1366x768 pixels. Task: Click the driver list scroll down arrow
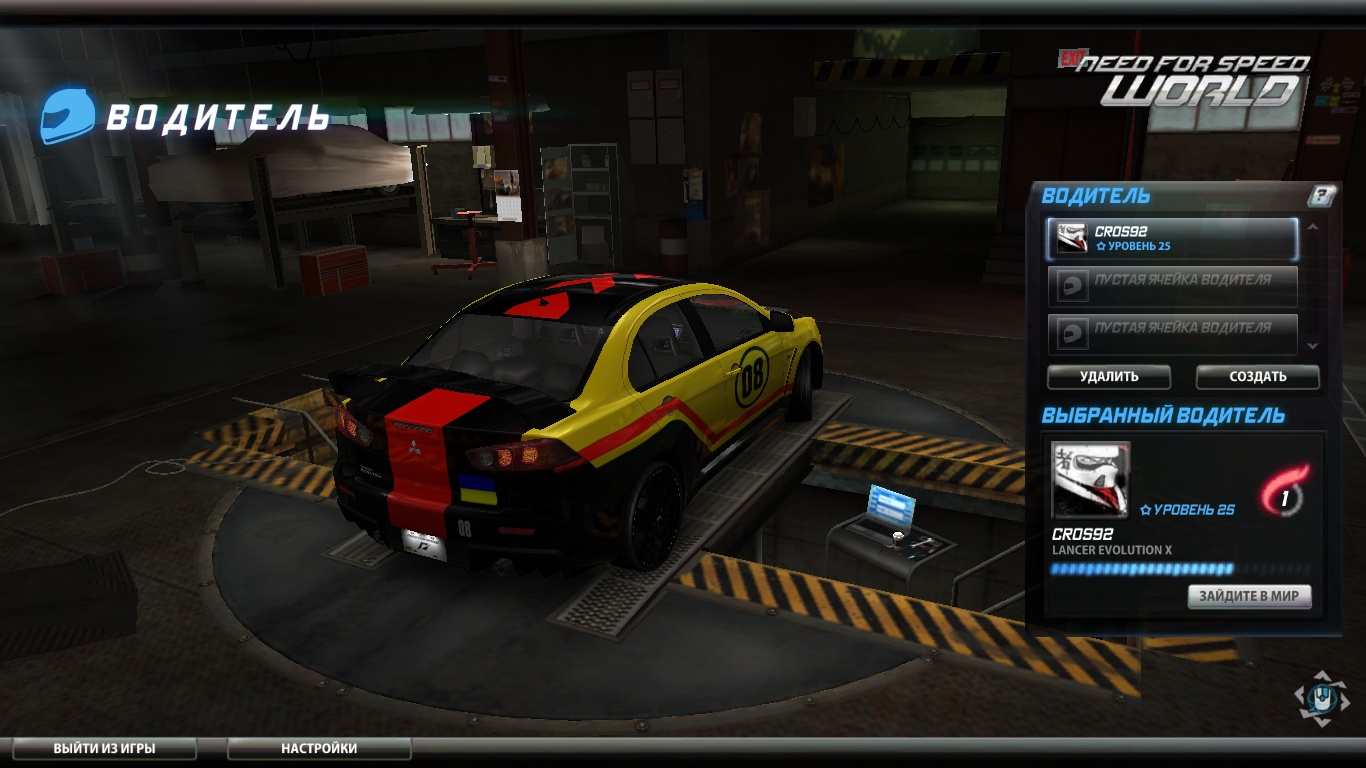1313,345
